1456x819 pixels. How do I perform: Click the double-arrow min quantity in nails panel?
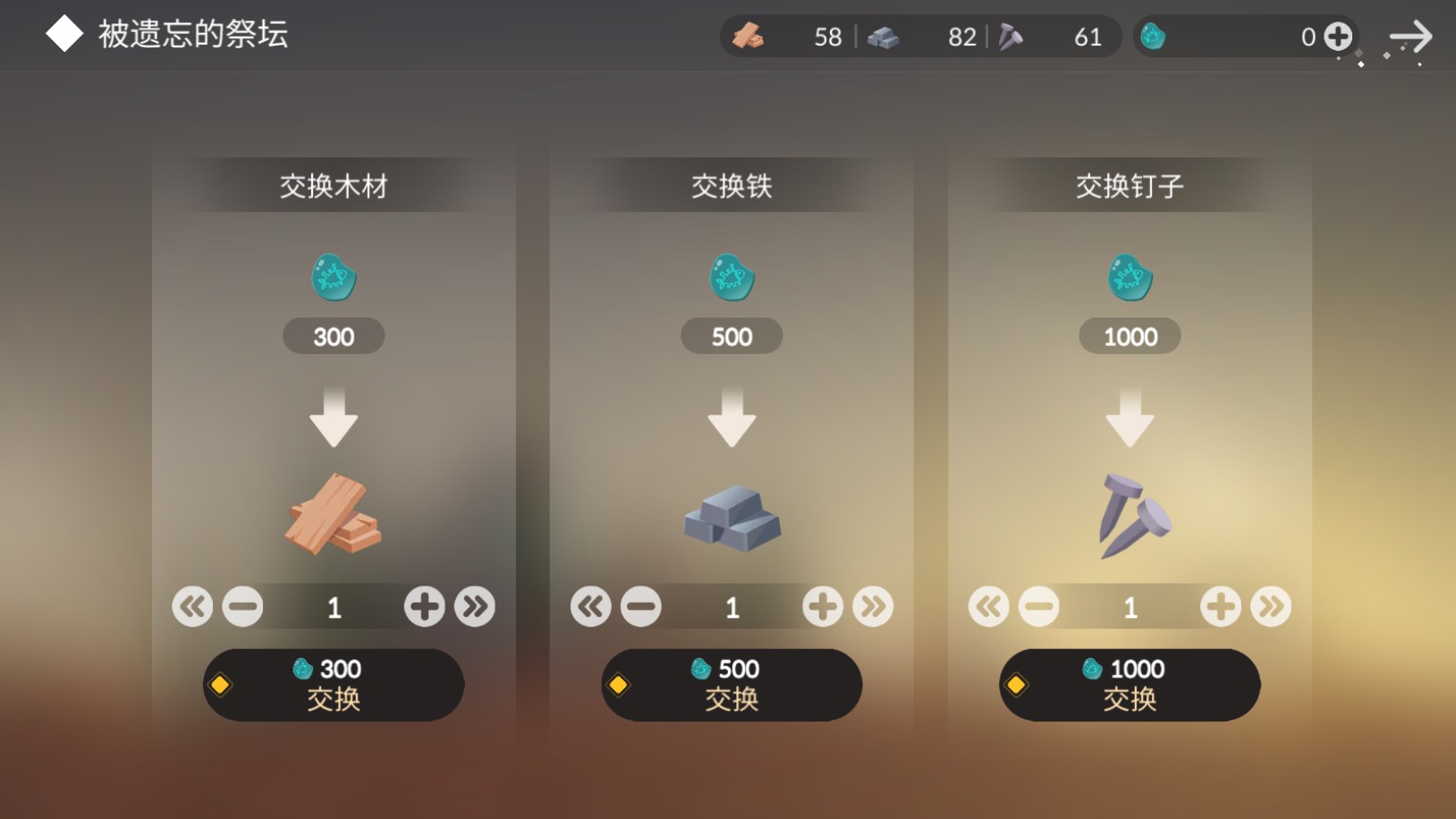click(x=988, y=605)
